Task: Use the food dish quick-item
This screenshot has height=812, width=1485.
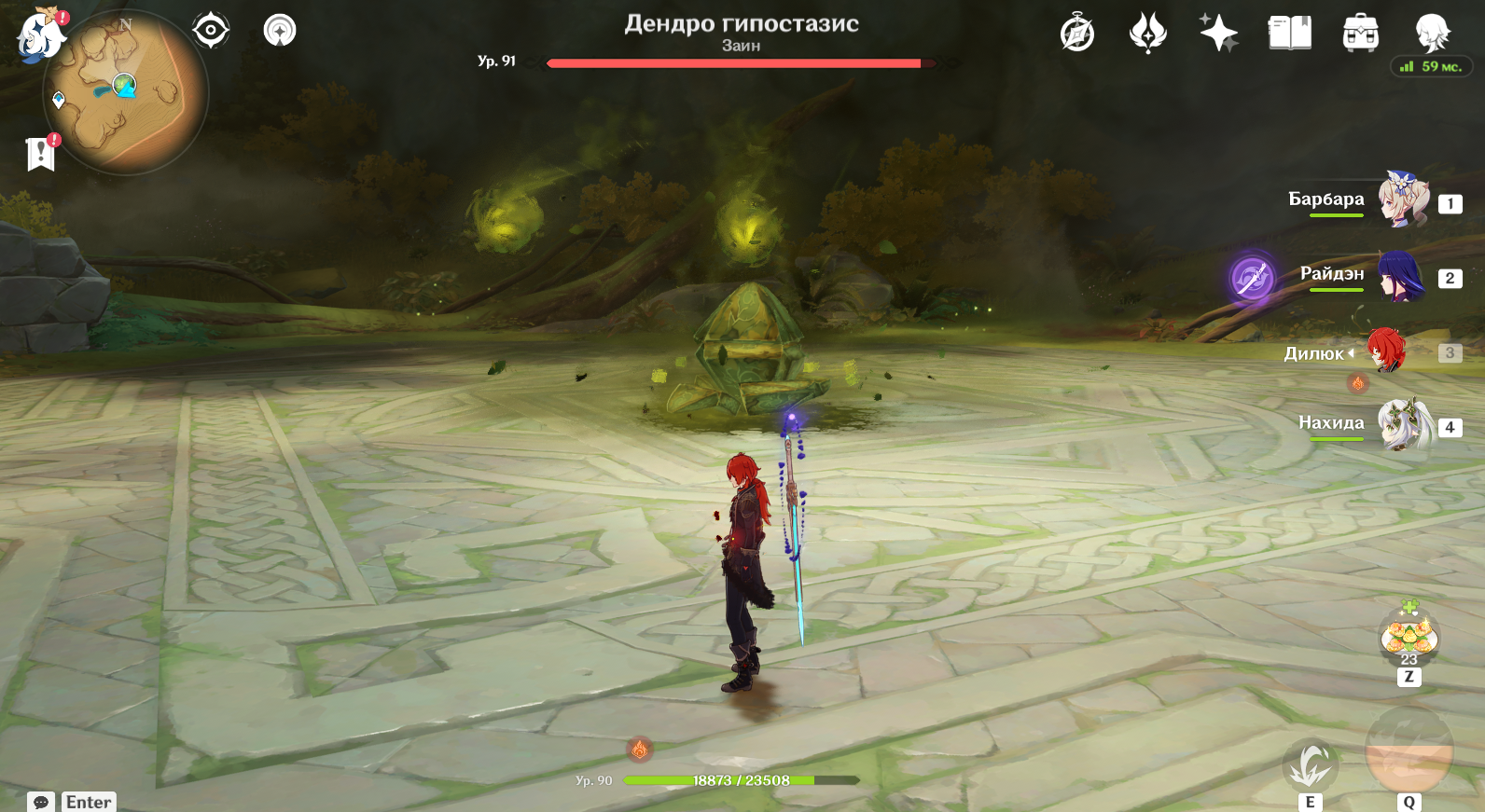Action: click(1409, 639)
